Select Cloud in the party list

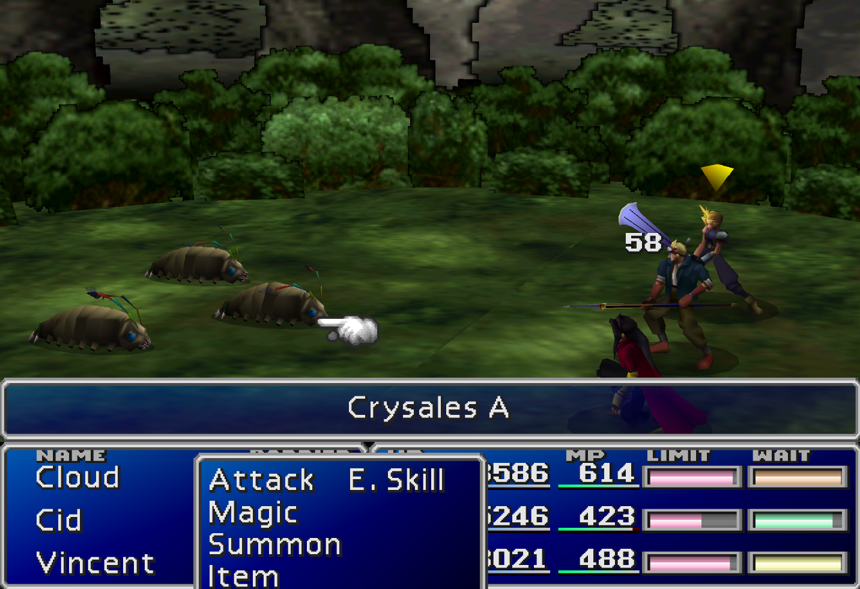(x=77, y=478)
